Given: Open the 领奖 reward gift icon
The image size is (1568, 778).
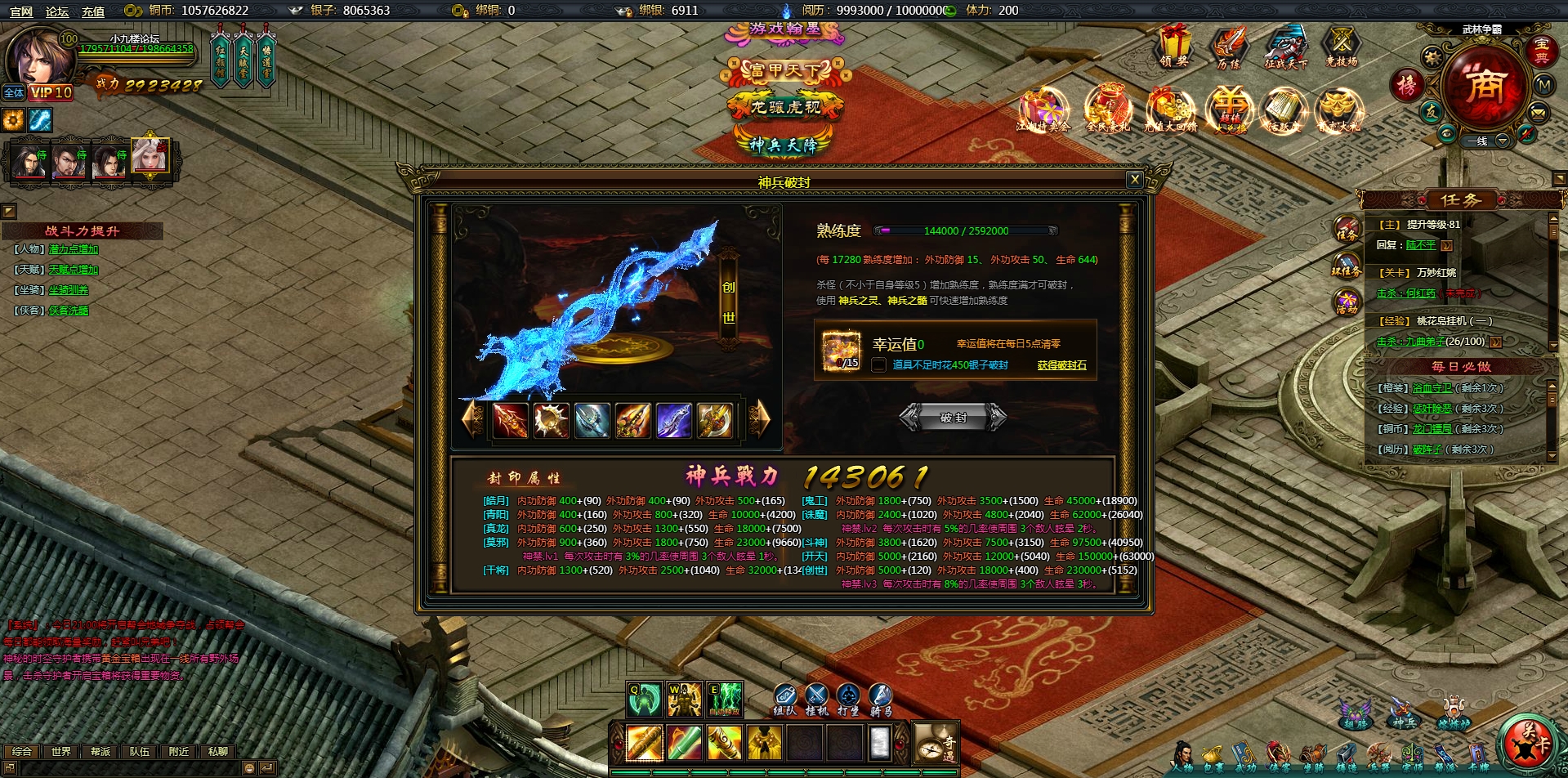Looking at the screenshot, I should click(x=1174, y=46).
